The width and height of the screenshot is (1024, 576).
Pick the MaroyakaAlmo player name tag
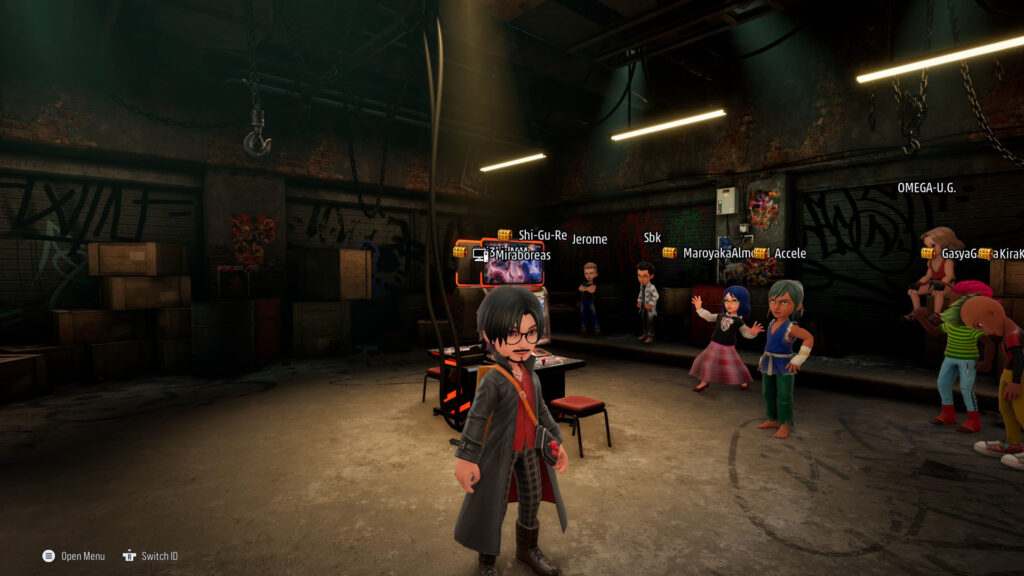(716, 253)
